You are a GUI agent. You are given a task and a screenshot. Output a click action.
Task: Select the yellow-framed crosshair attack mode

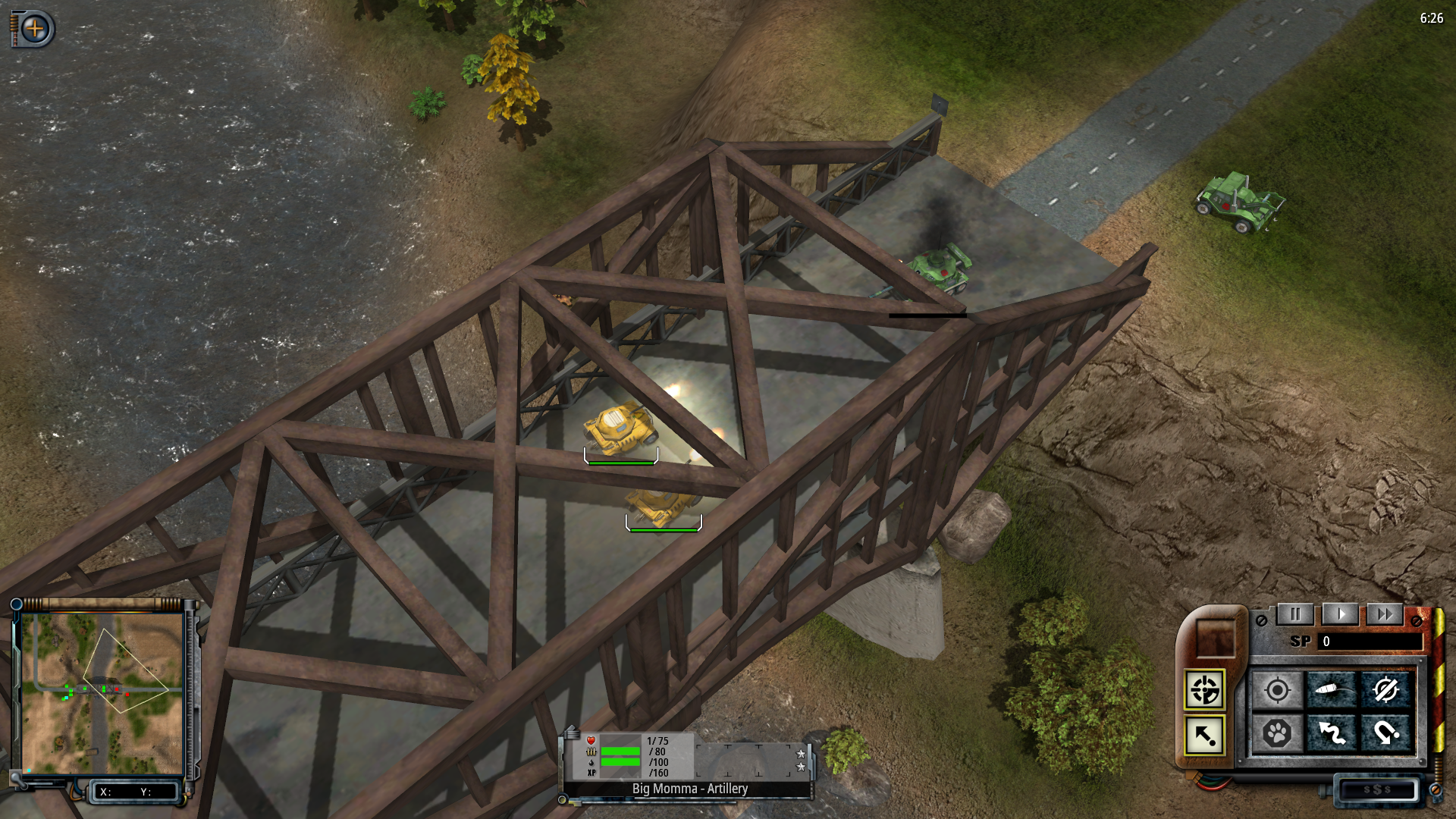pos(1204,690)
